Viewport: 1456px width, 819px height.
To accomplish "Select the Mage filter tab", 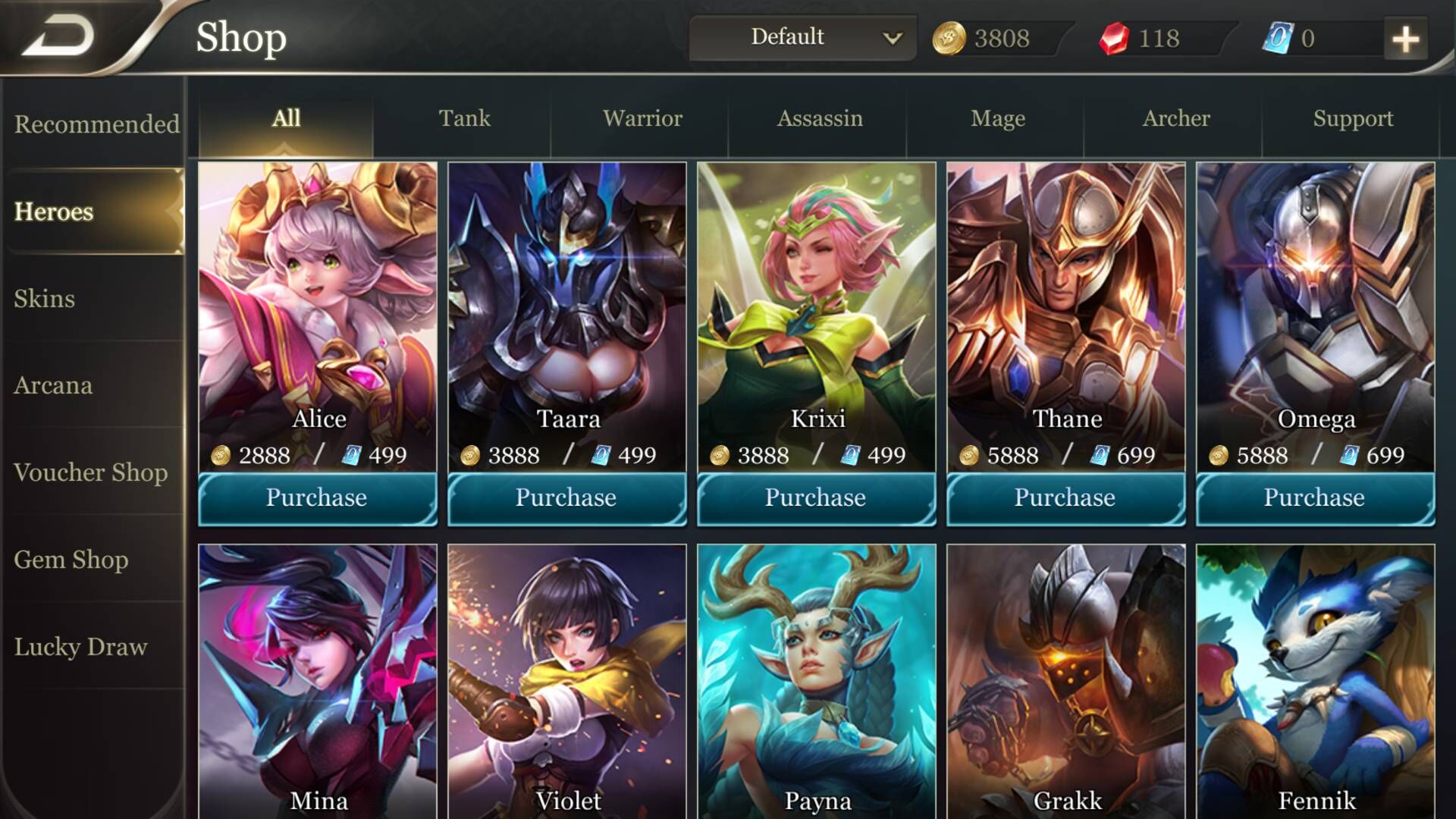I will point(998,118).
